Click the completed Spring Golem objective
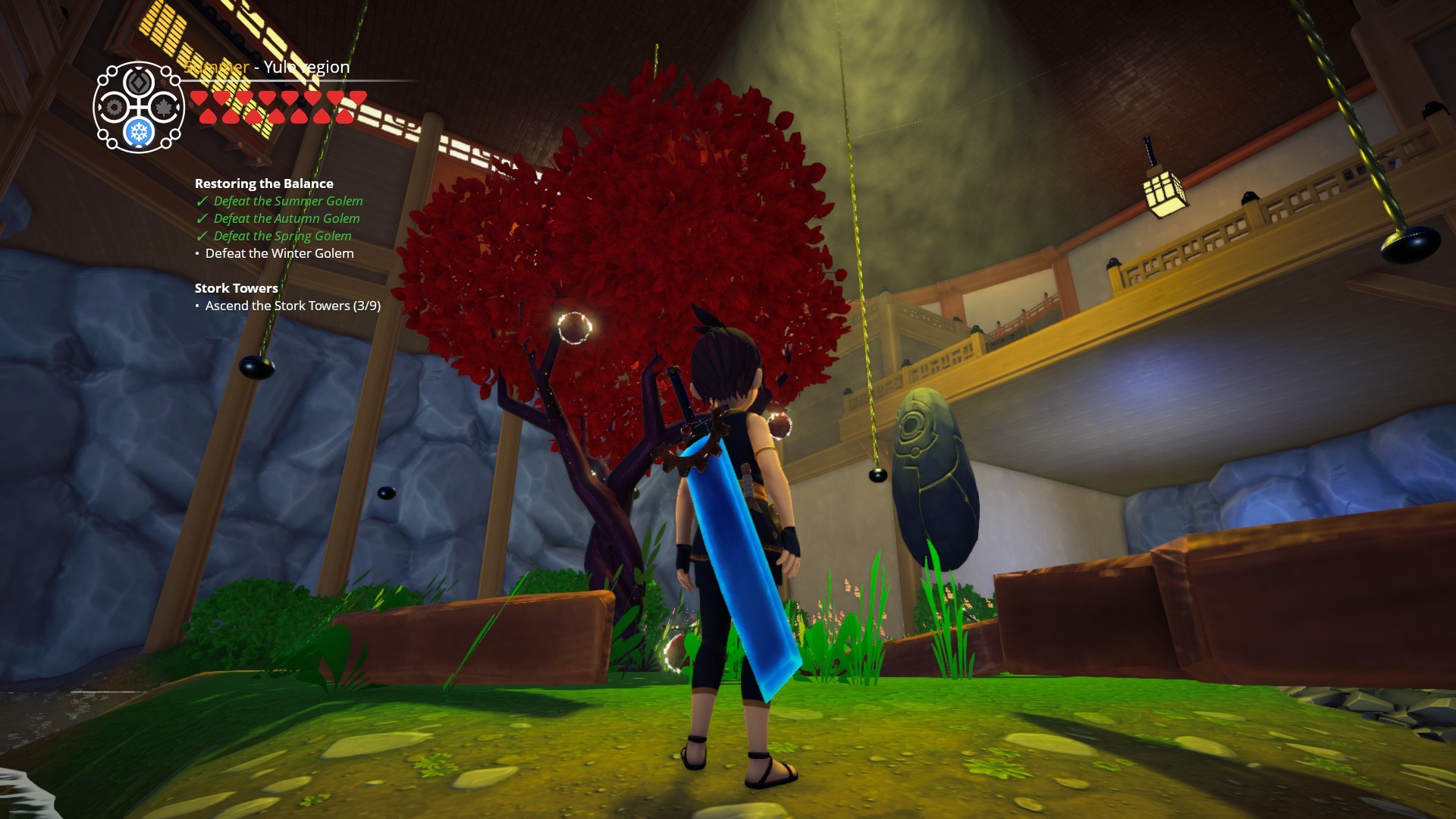The image size is (1456, 819). click(x=282, y=236)
